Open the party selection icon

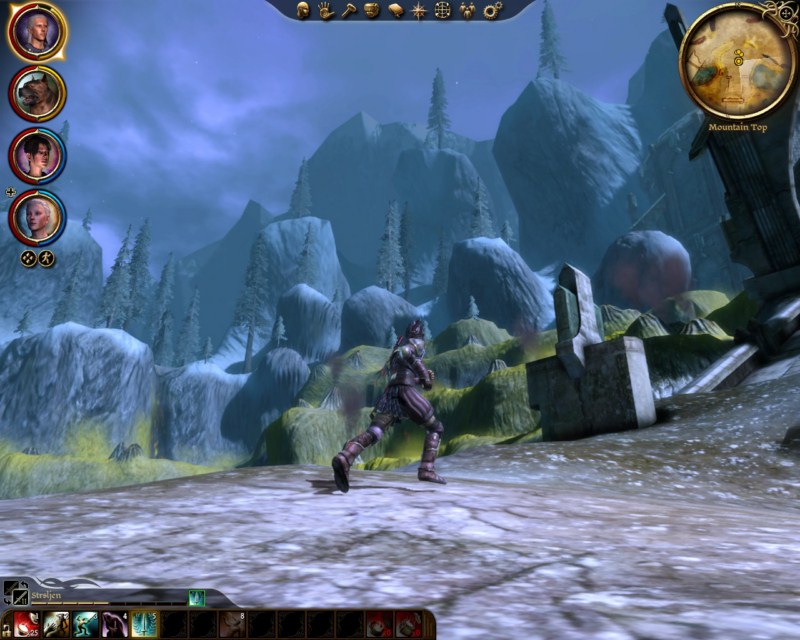pos(467,10)
